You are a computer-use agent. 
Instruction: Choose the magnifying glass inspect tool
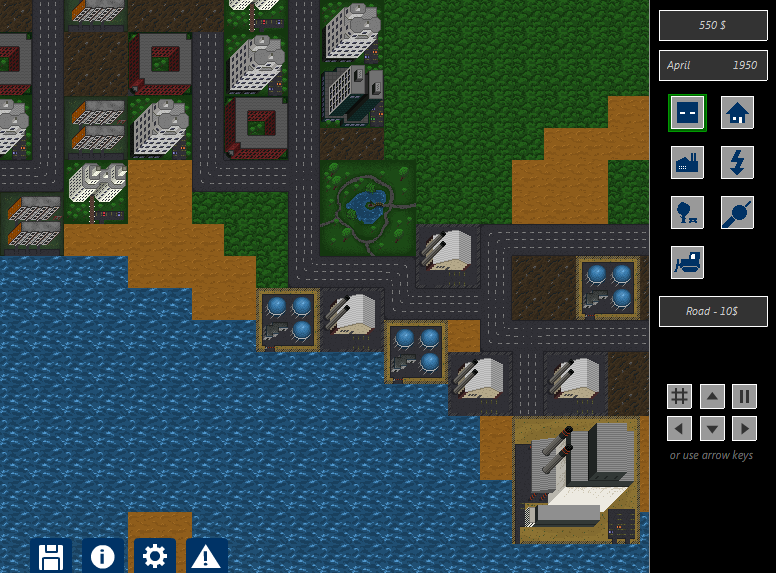click(737, 212)
